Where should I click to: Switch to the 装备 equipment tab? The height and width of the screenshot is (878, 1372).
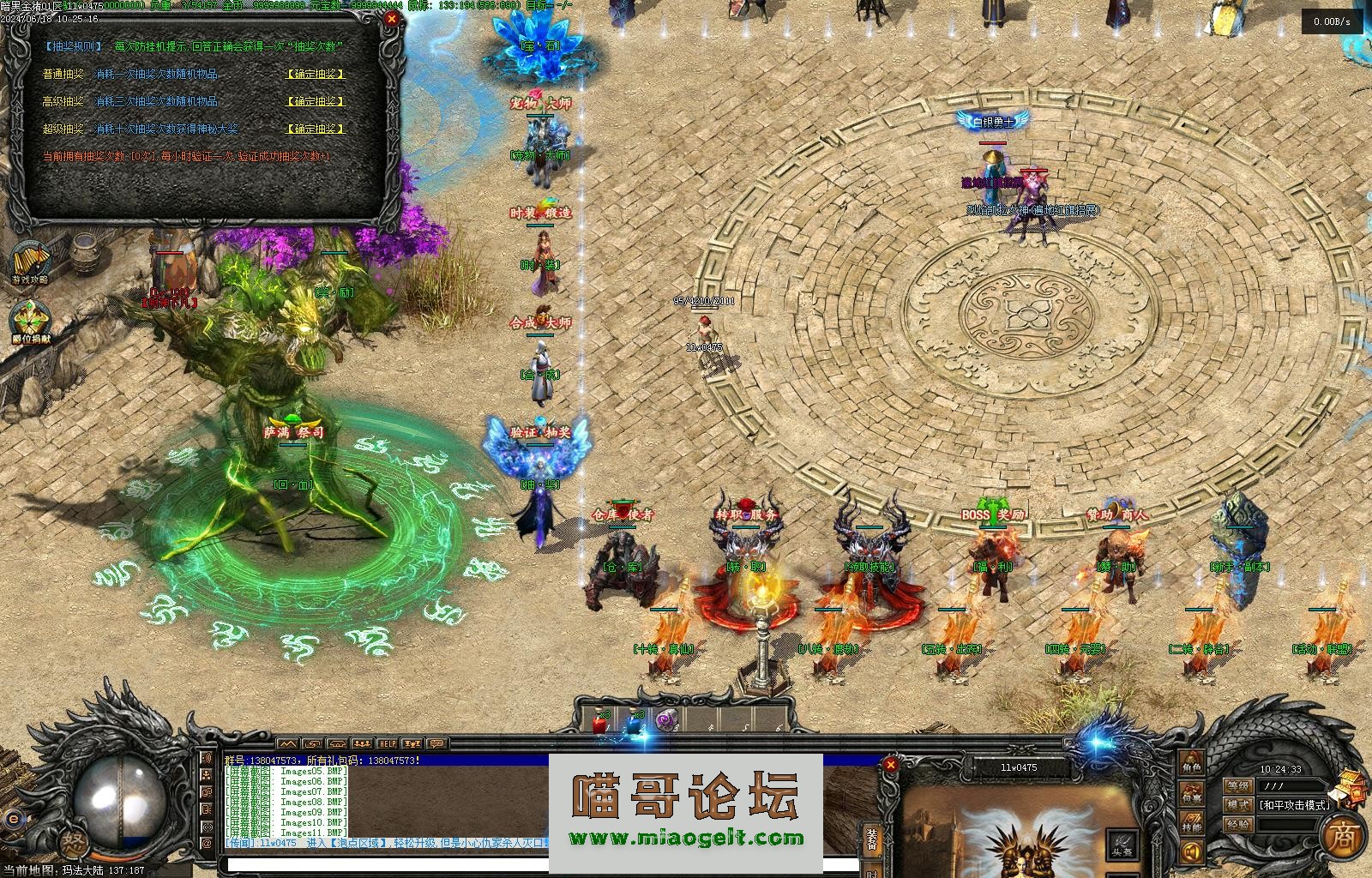(x=872, y=841)
